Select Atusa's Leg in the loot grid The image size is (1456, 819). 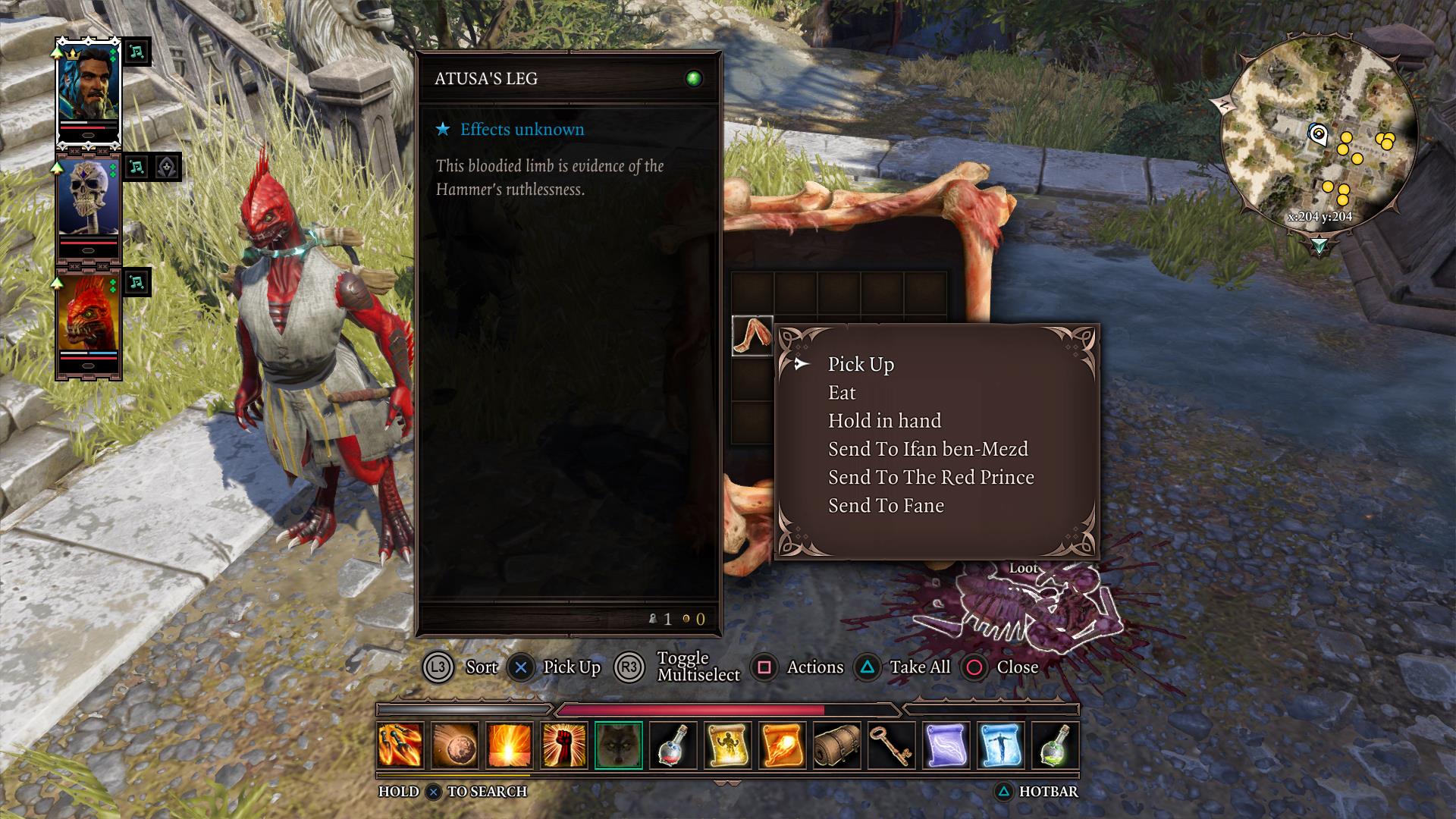[752, 336]
